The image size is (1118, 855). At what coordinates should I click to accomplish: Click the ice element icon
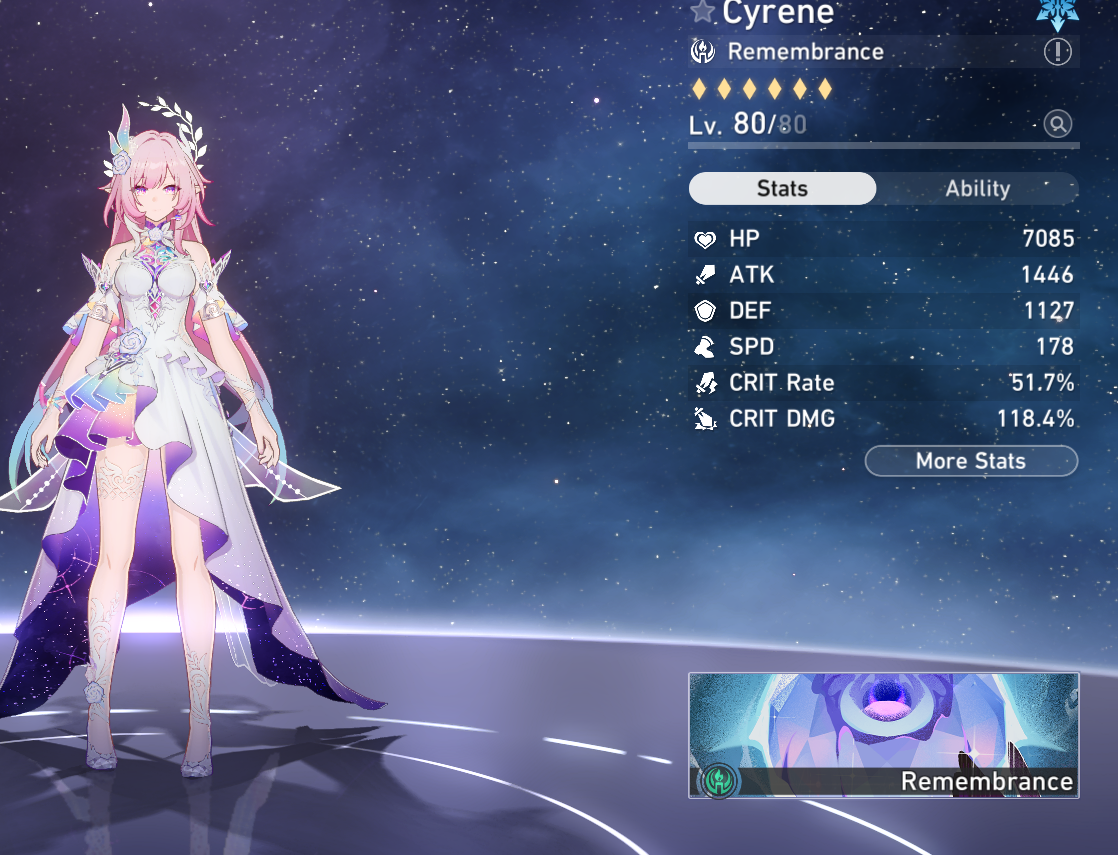1057,10
